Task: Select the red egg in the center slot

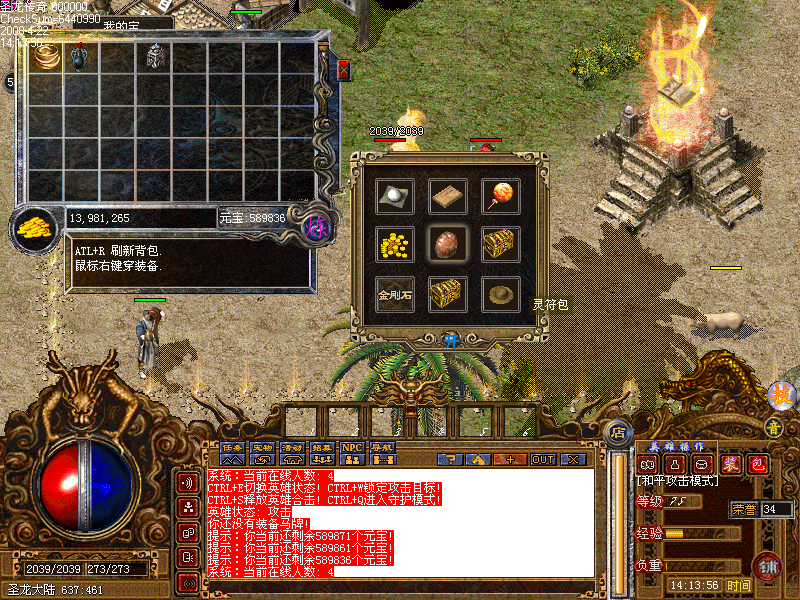Action: (x=447, y=244)
